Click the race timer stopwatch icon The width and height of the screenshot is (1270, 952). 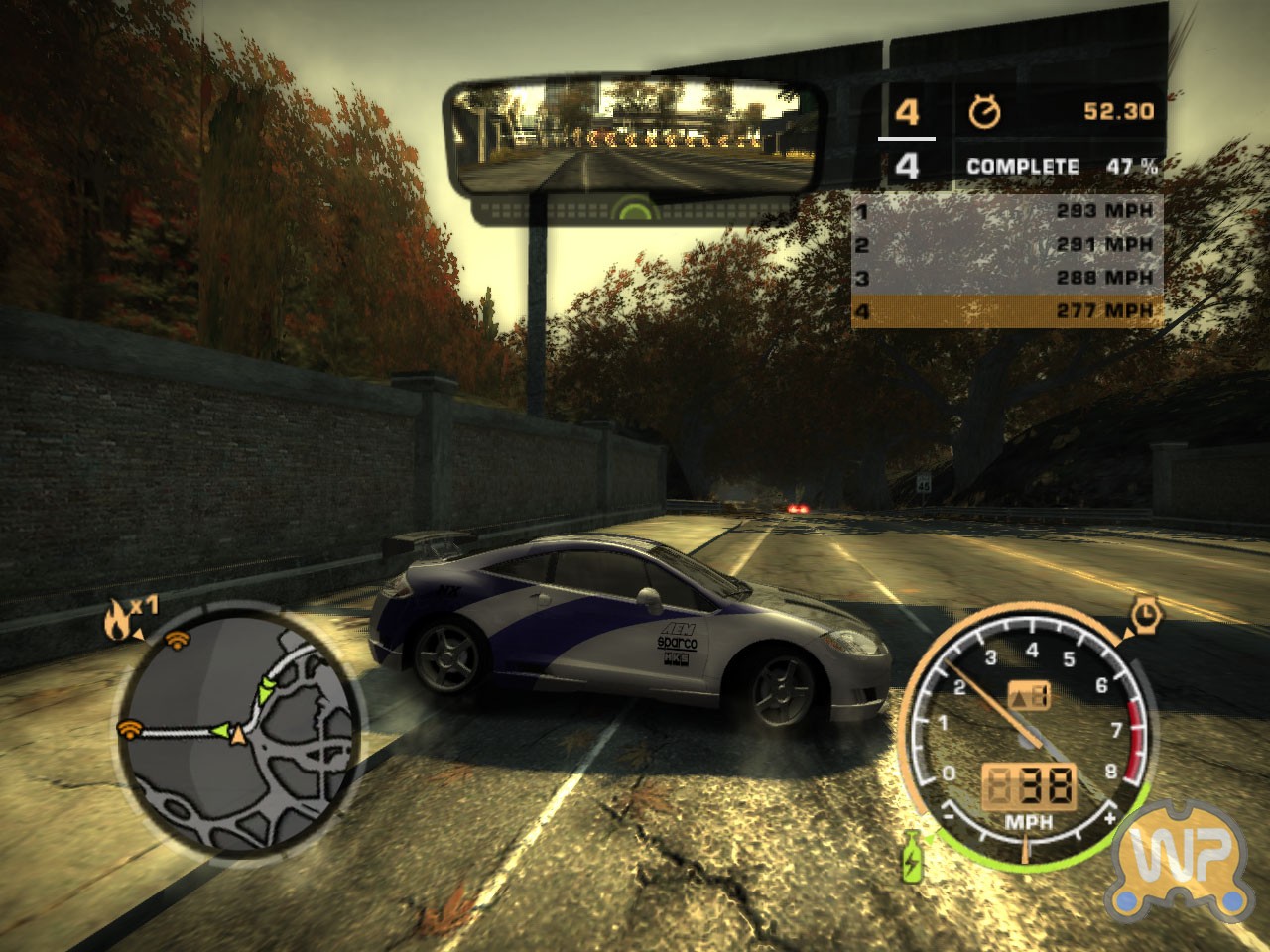[x=984, y=111]
